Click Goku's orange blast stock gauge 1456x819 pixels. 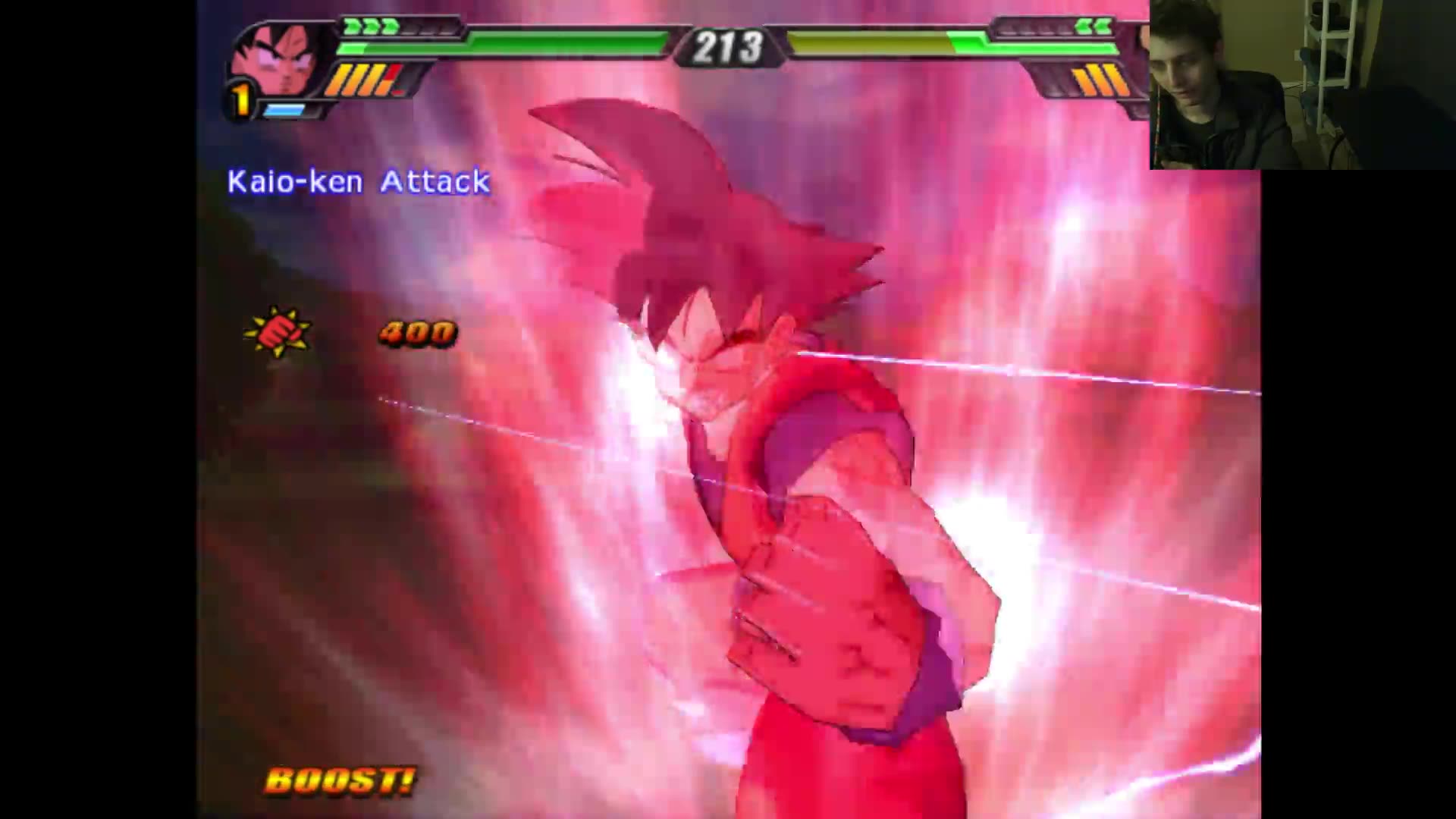pos(355,80)
